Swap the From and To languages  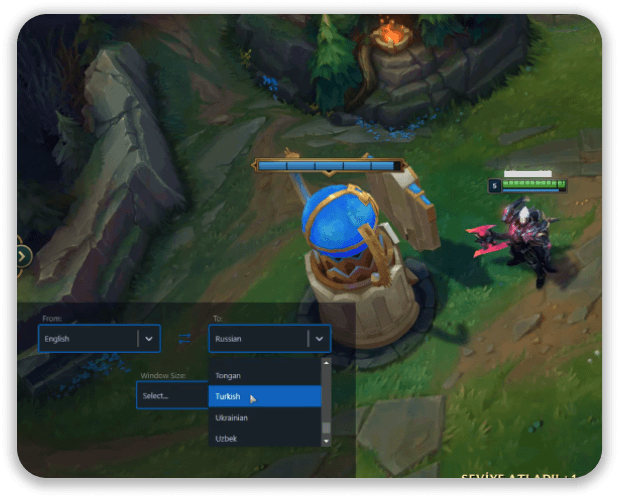(x=184, y=339)
